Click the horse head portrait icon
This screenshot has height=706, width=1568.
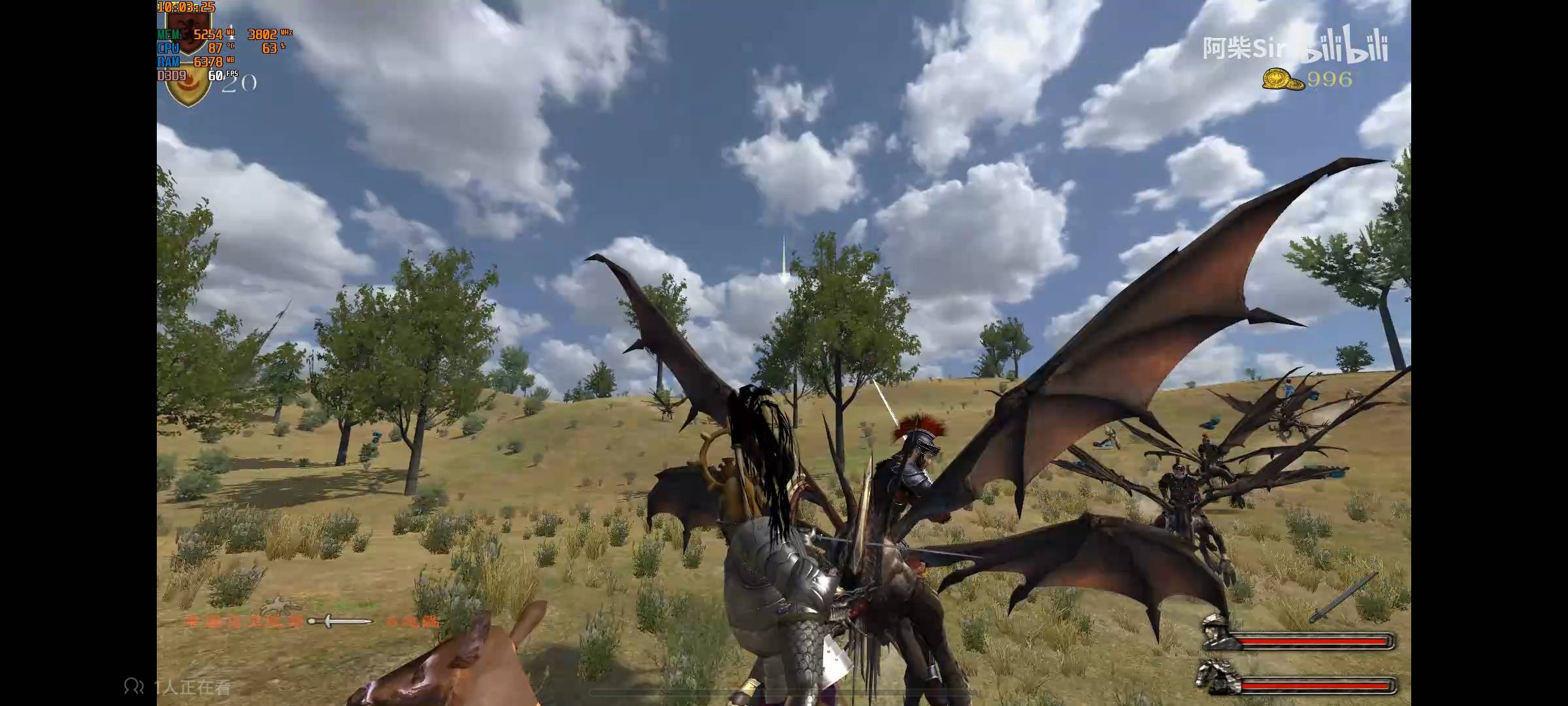(x=1217, y=677)
